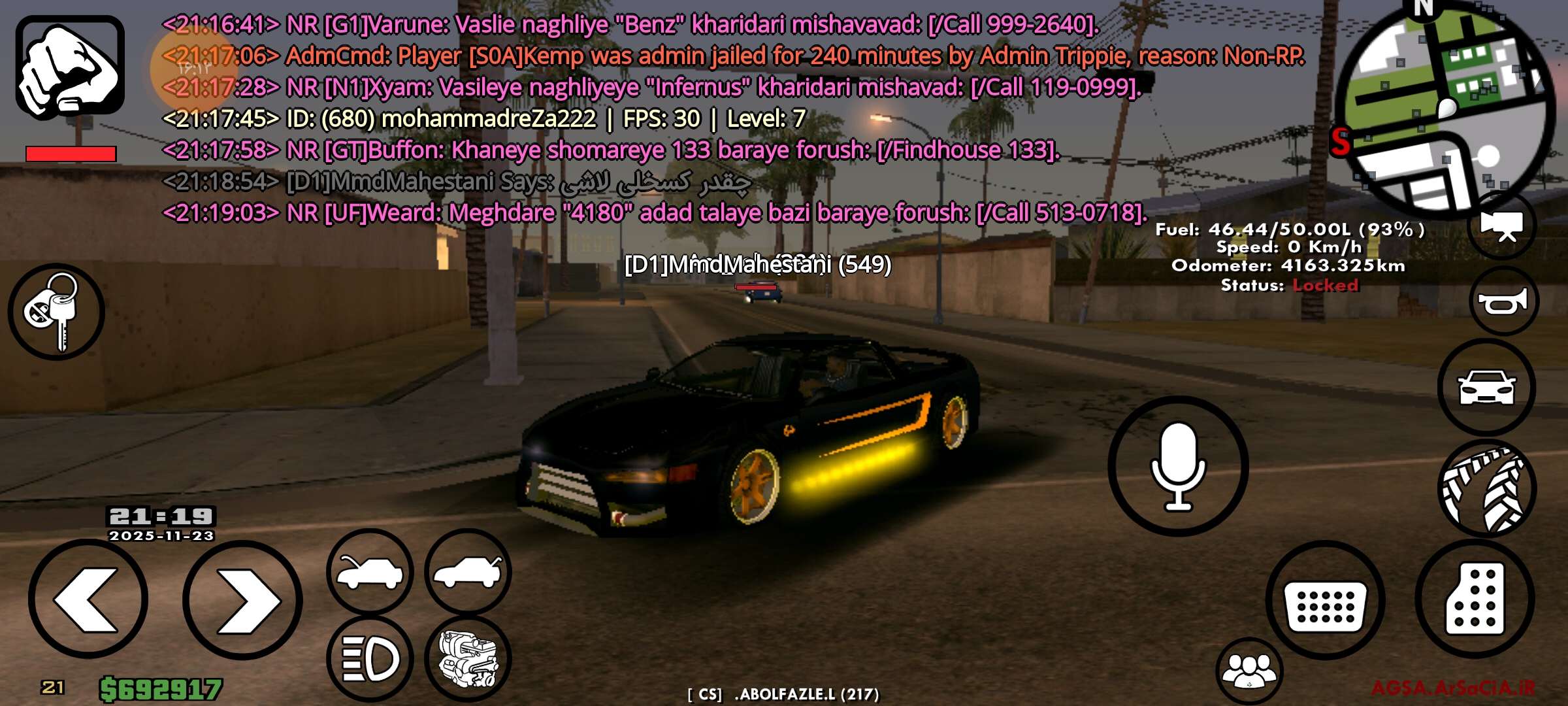The width and height of the screenshot is (1568, 706).
Task: Open the car hood button
Action: (370, 572)
